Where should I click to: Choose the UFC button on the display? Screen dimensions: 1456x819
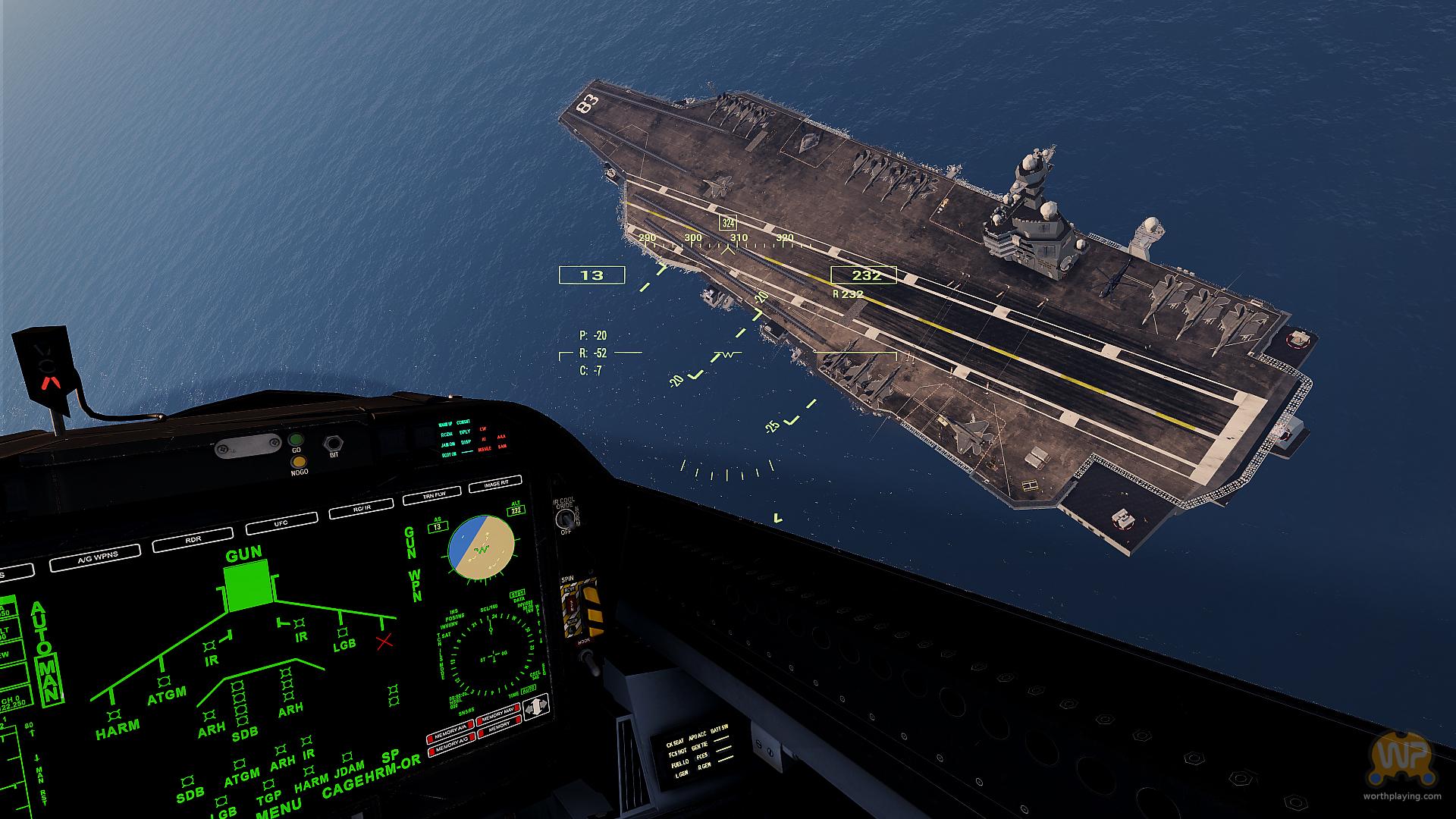[x=281, y=523]
